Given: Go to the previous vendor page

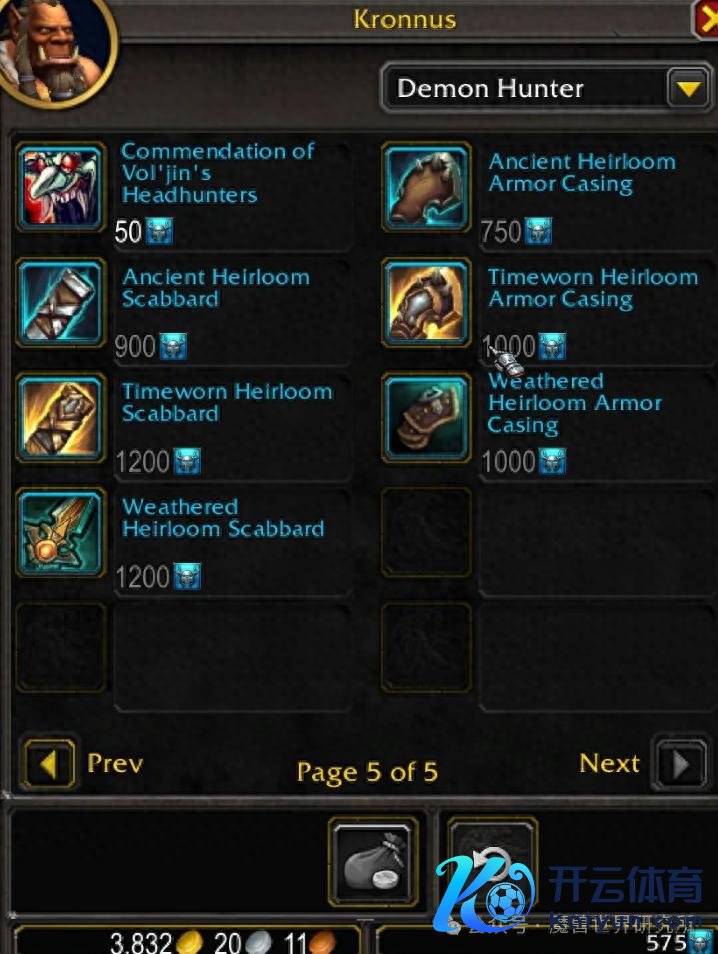Looking at the screenshot, I should click(48, 766).
